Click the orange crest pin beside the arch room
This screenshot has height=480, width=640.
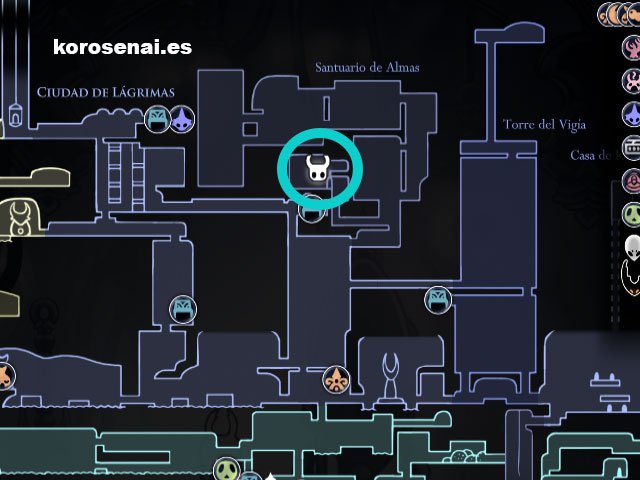click(x=336, y=379)
